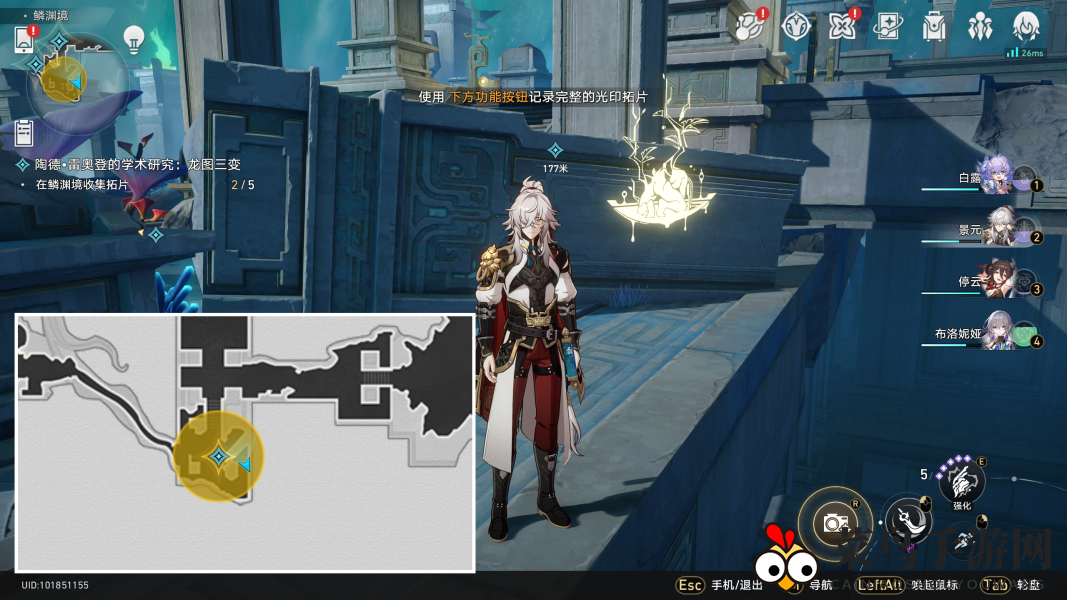Switch to party member 景元

[x=998, y=228]
